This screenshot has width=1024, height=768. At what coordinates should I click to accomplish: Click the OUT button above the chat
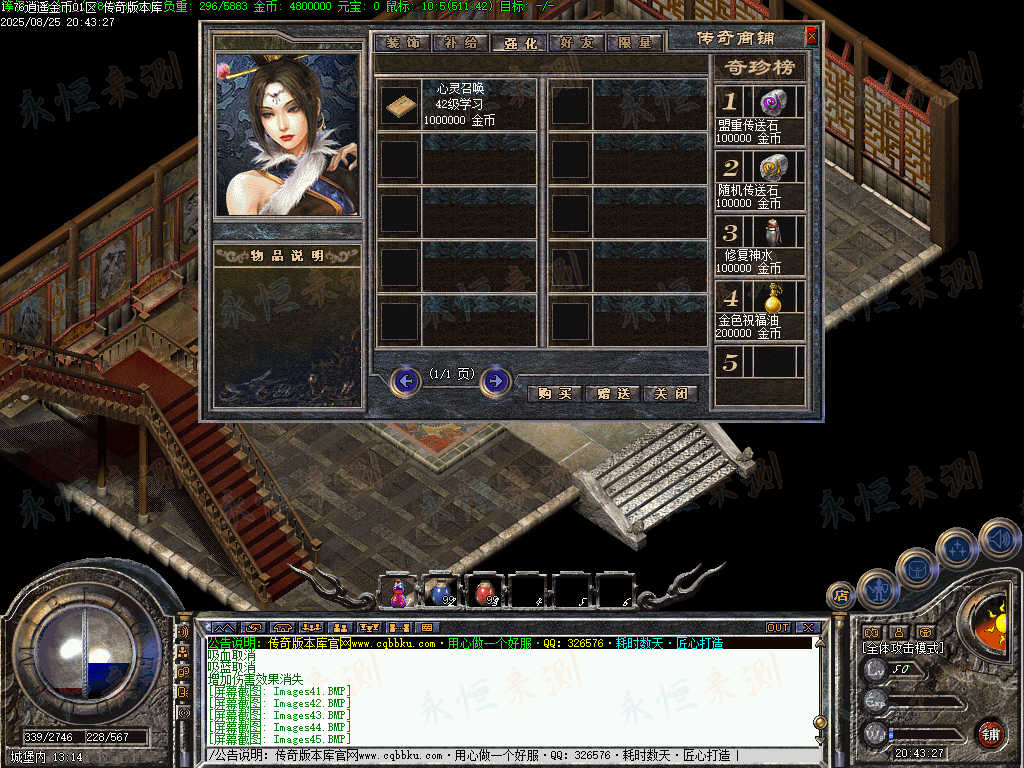[x=778, y=628]
